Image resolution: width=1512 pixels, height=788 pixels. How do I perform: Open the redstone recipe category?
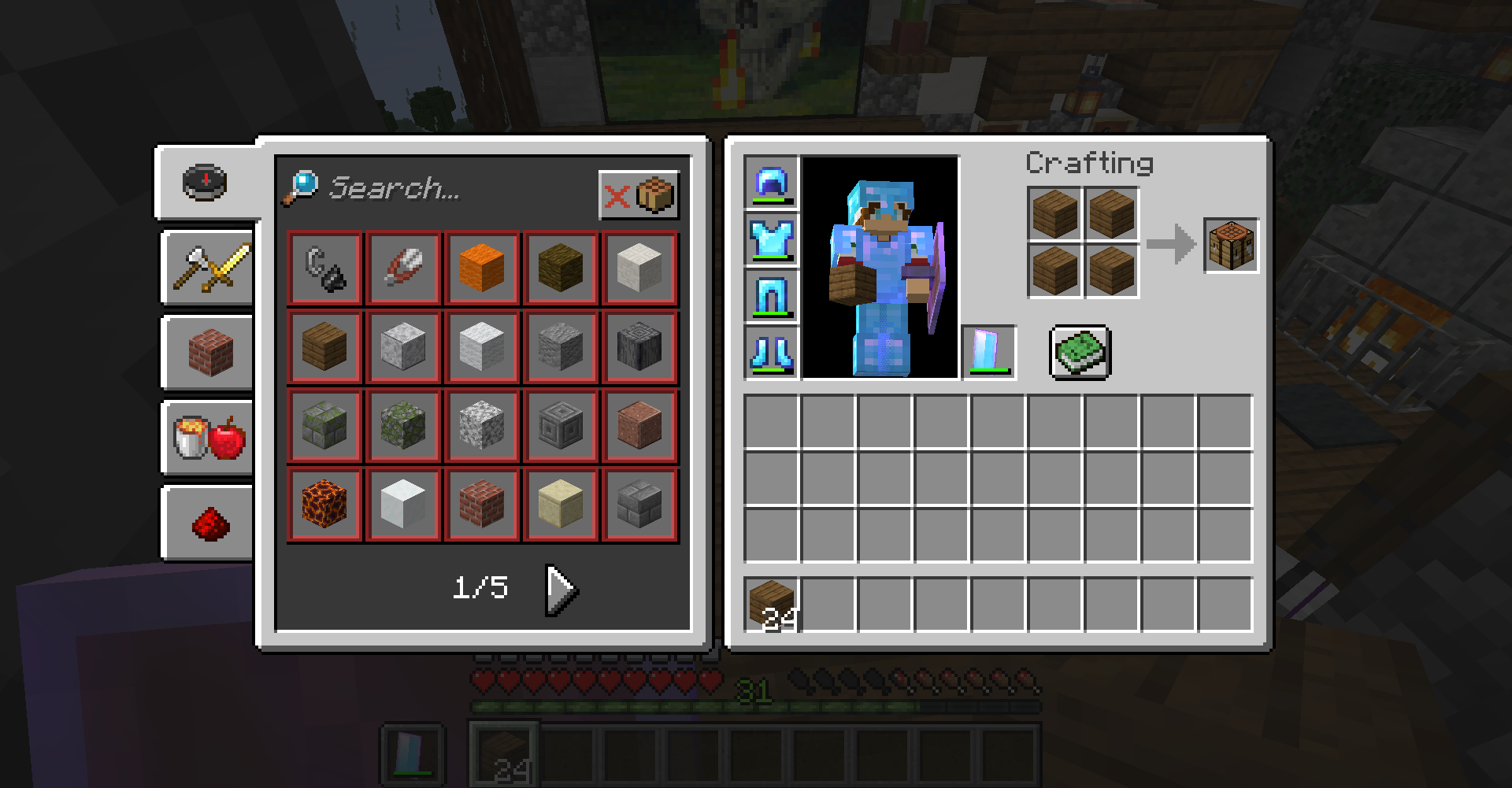click(207, 522)
